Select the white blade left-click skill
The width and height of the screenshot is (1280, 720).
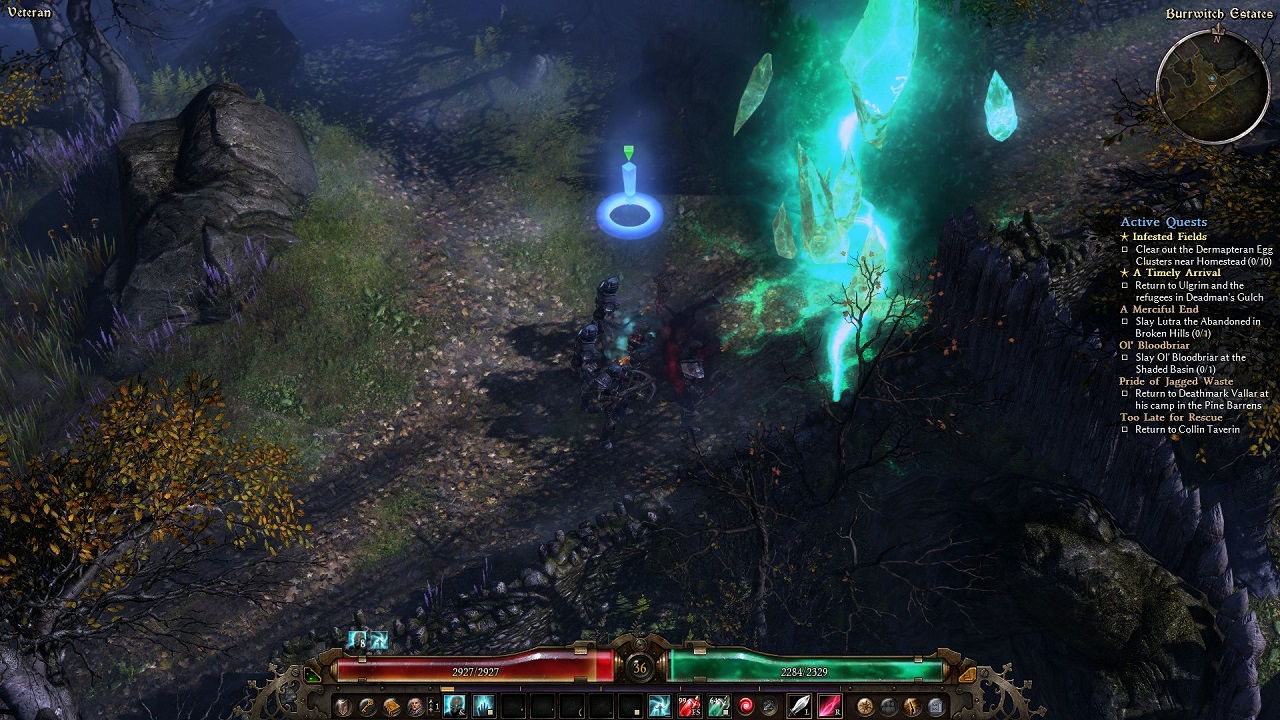pyautogui.click(x=800, y=707)
